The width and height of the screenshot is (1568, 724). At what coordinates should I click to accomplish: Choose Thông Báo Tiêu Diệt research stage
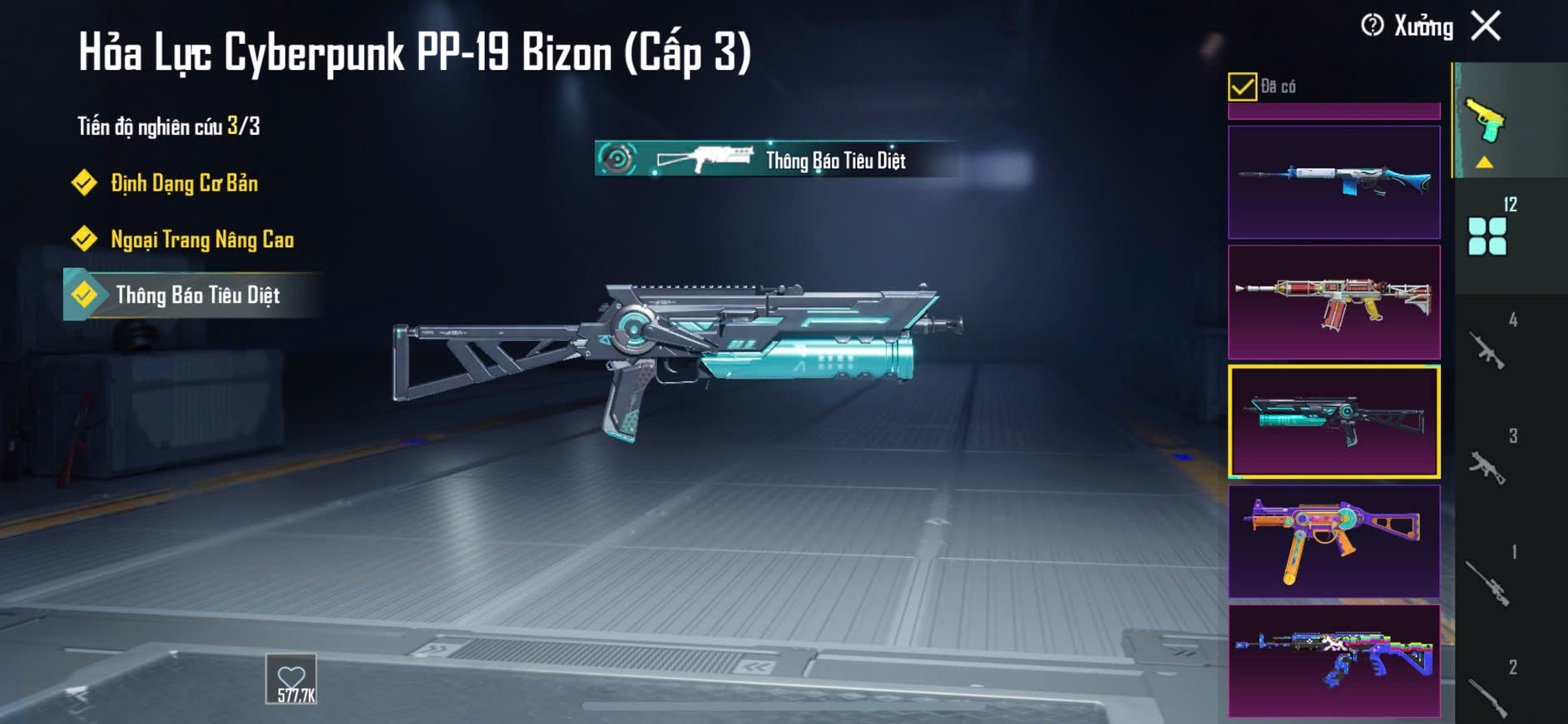point(196,295)
